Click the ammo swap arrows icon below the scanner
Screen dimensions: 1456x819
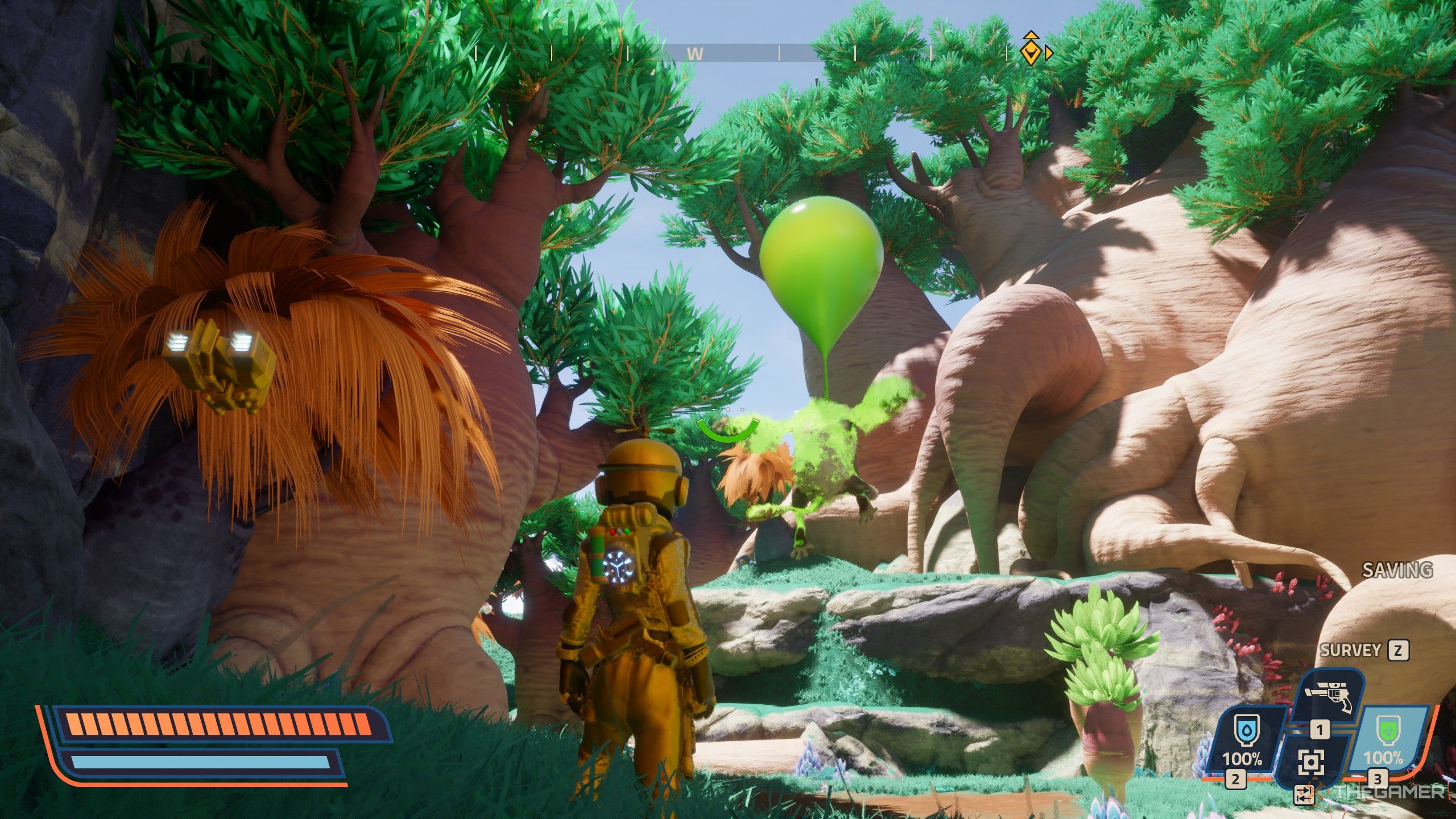click(1305, 795)
